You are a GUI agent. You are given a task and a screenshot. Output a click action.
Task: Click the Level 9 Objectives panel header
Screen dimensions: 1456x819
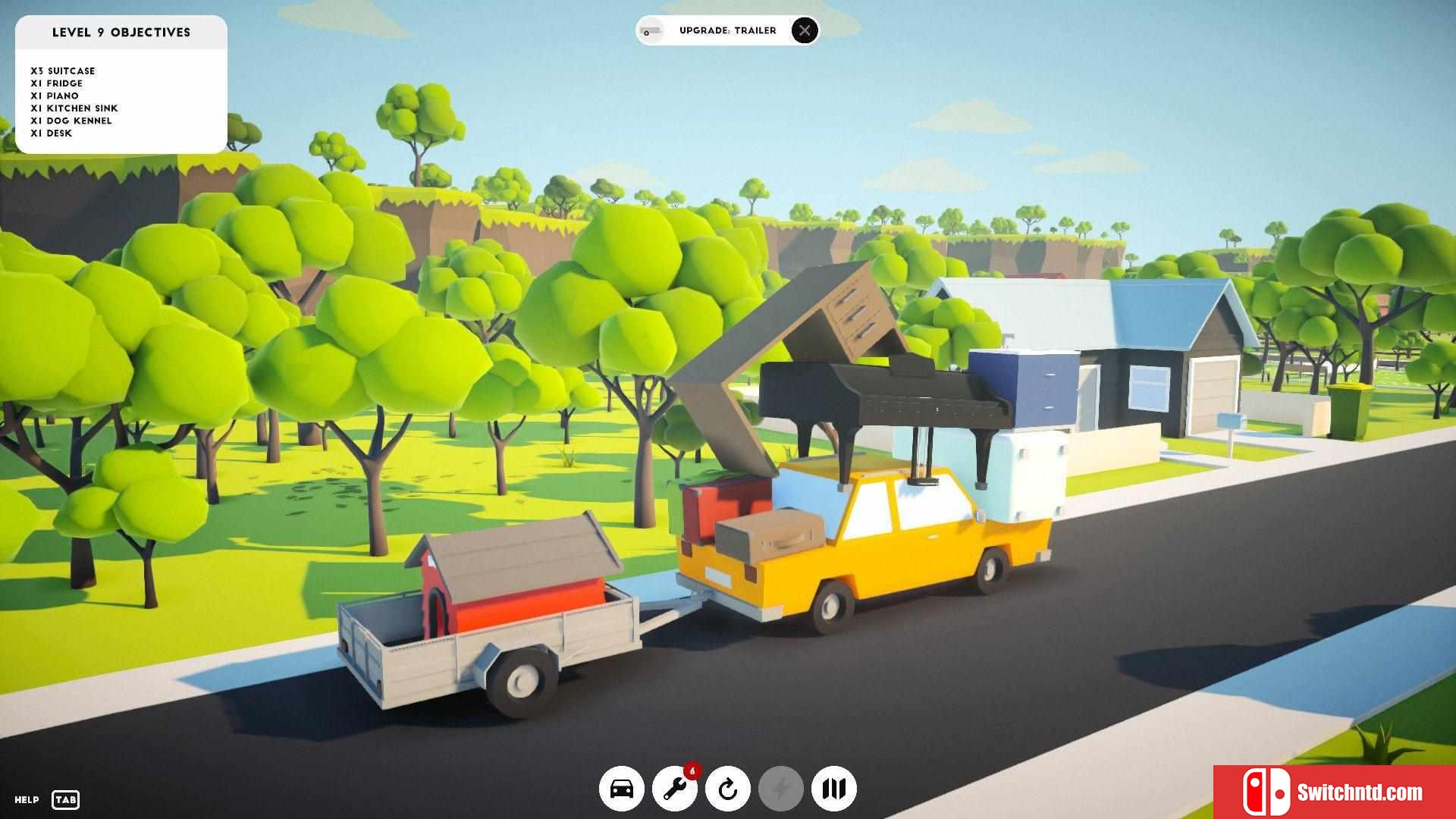(121, 33)
